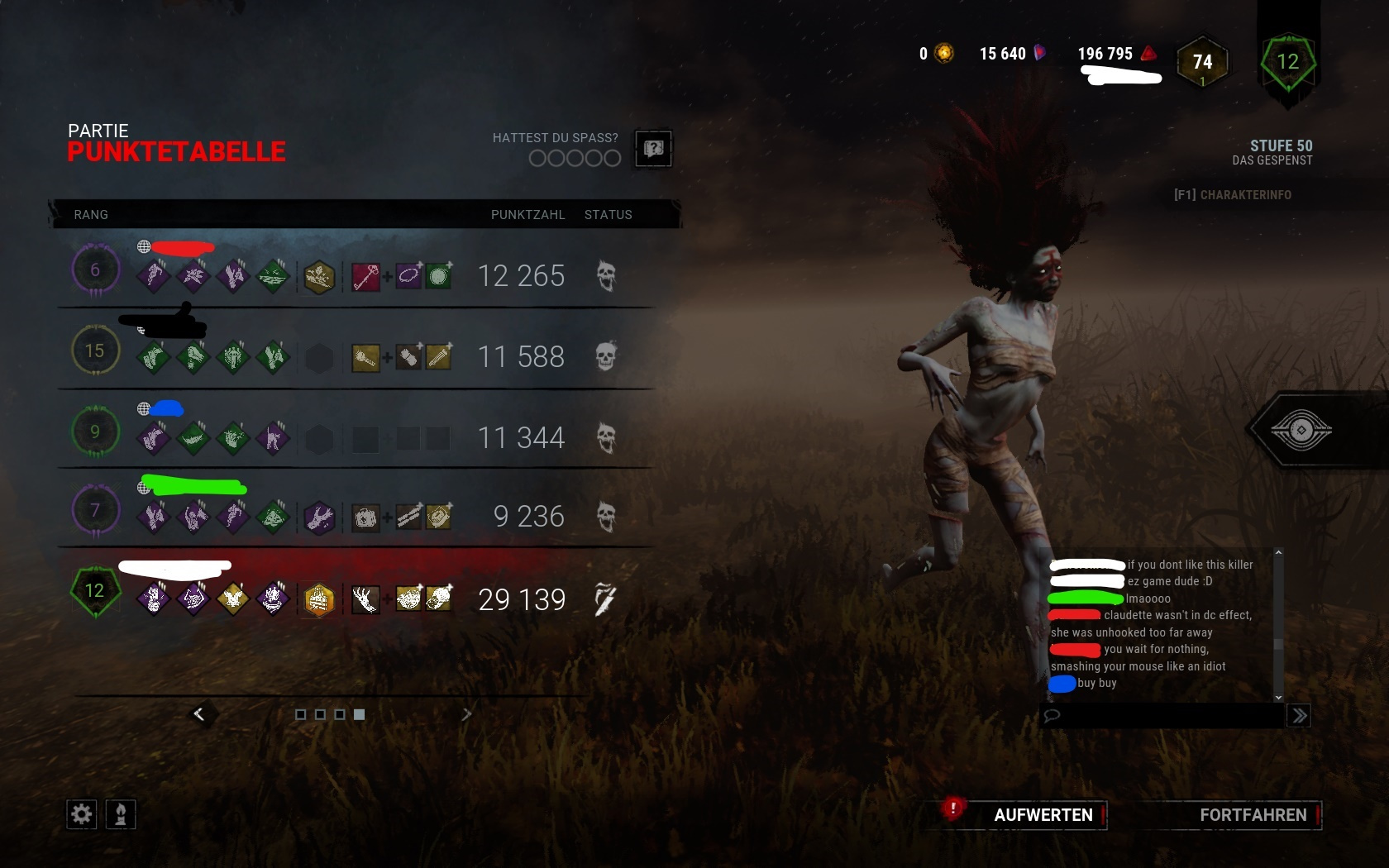
Task: Click the skull status icon for the top player
Action: pos(608,276)
